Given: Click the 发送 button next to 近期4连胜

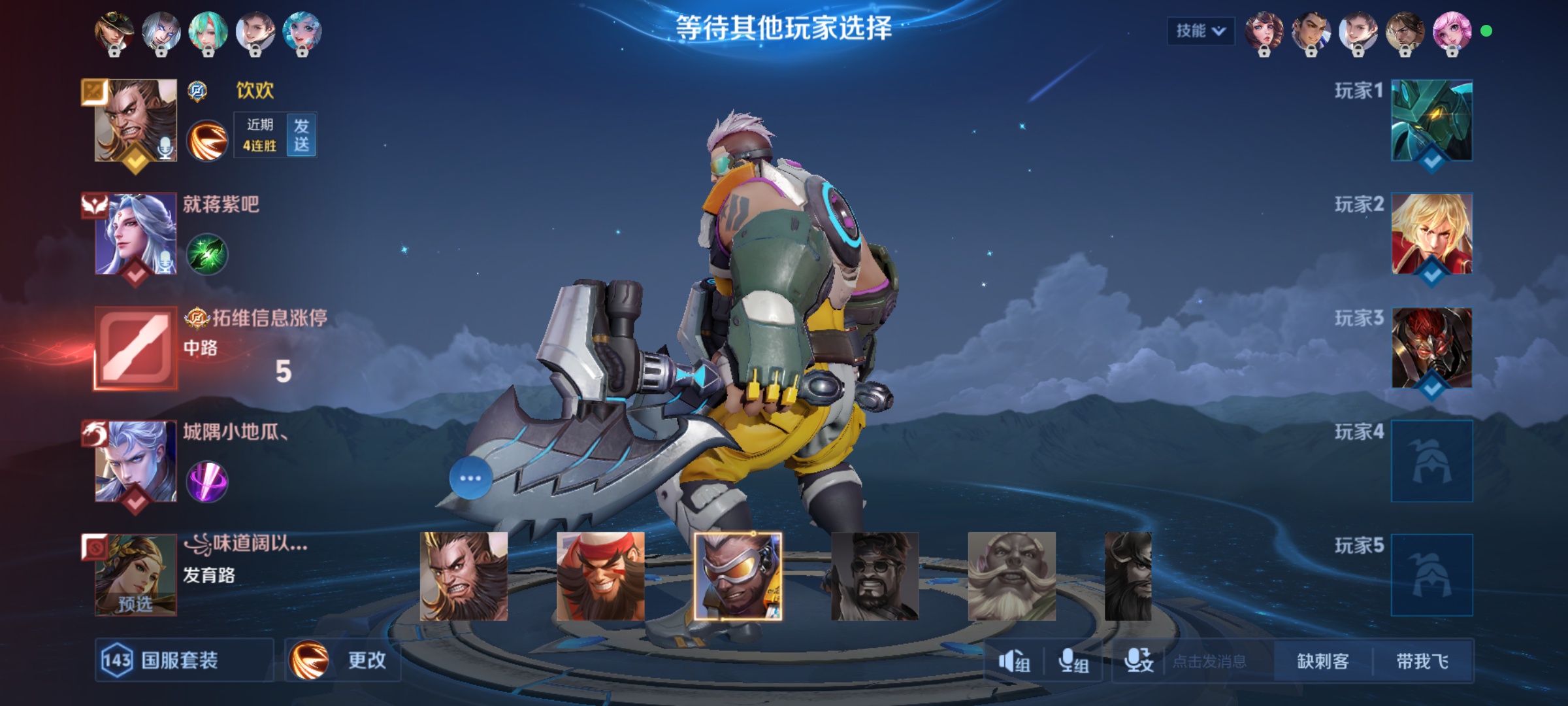Looking at the screenshot, I should coord(301,135).
